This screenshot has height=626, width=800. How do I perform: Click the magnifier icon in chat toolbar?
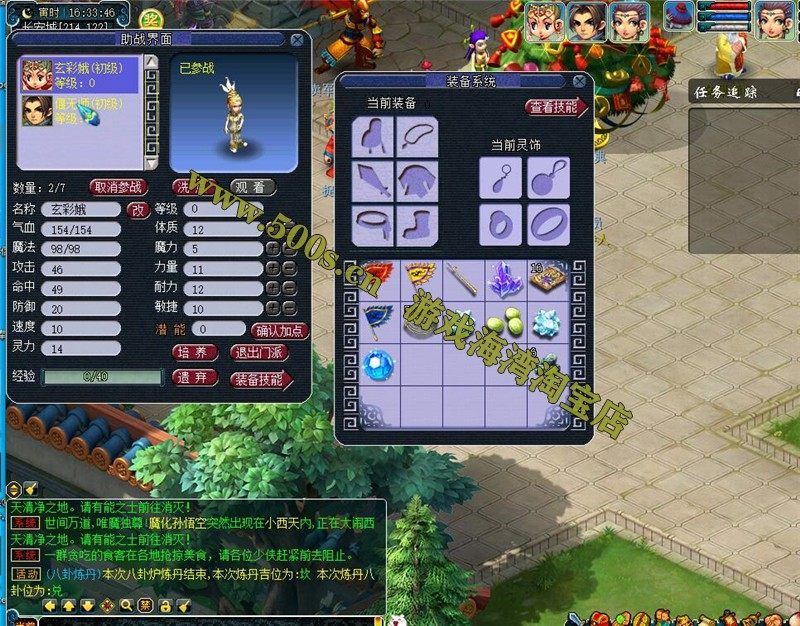[126, 605]
